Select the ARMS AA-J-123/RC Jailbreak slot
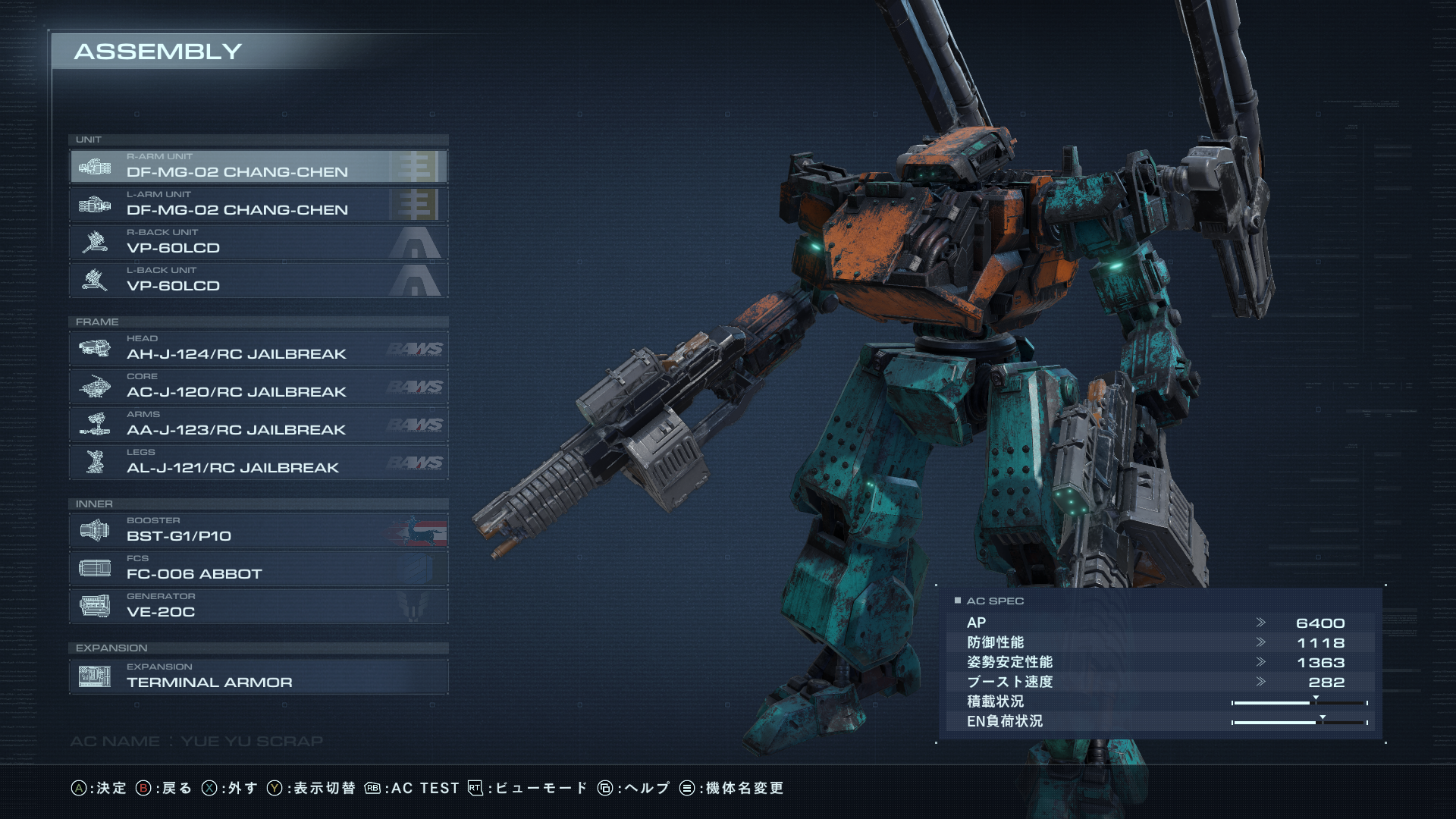Viewport: 1456px width, 819px height. tap(258, 424)
